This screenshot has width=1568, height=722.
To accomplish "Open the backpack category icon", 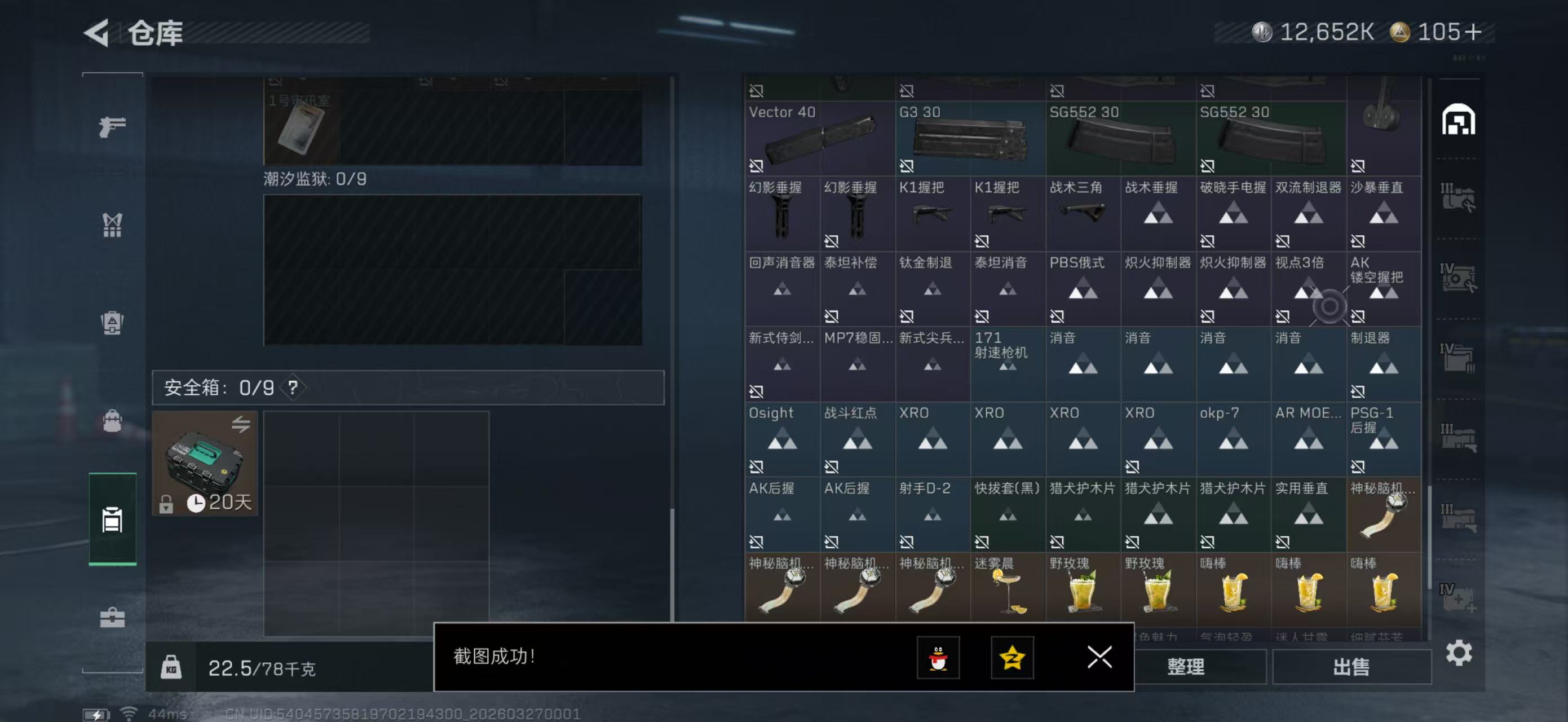I will pyautogui.click(x=112, y=322).
